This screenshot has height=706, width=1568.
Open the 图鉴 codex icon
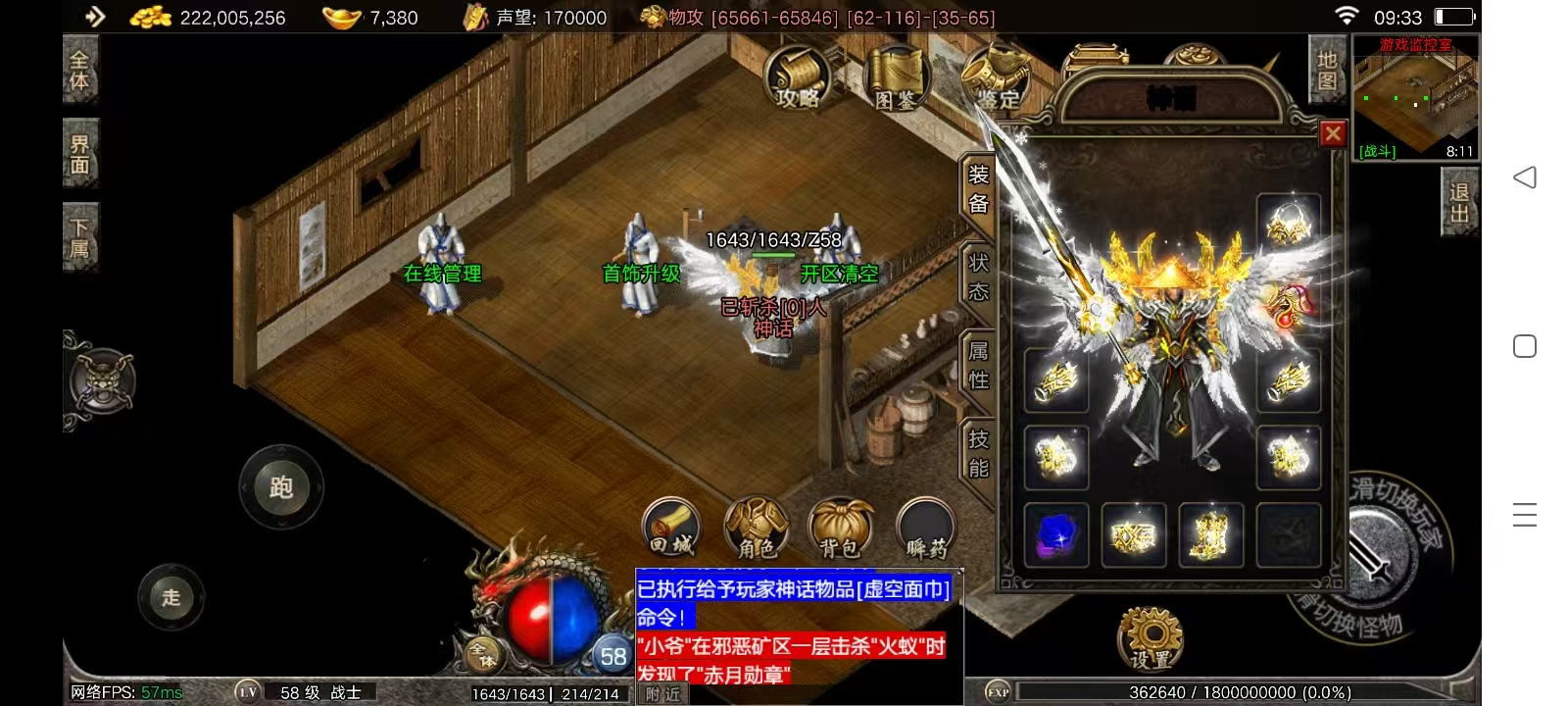click(x=895, y=77)
